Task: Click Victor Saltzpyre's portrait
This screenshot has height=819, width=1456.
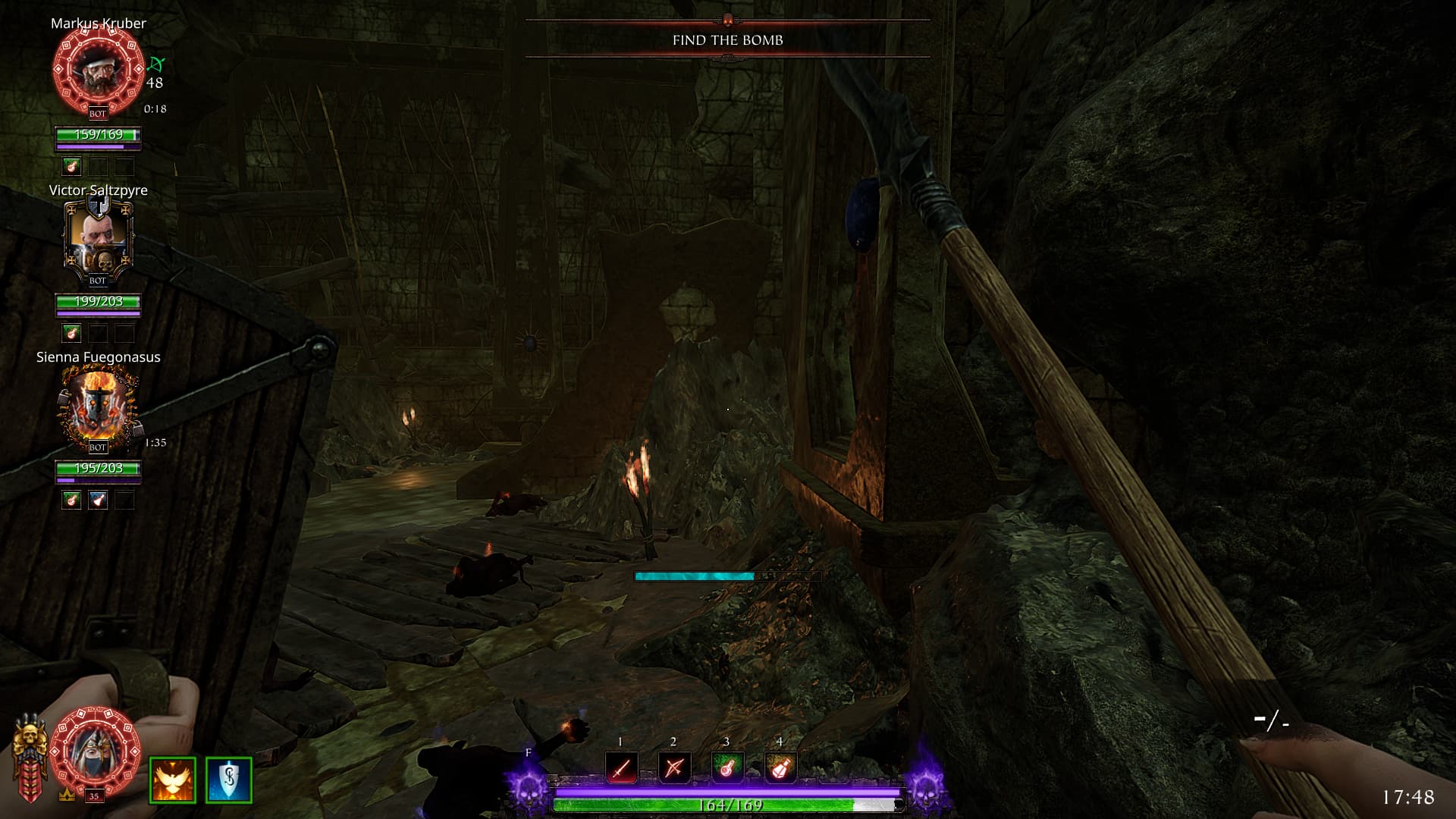Action: [98, 237]
